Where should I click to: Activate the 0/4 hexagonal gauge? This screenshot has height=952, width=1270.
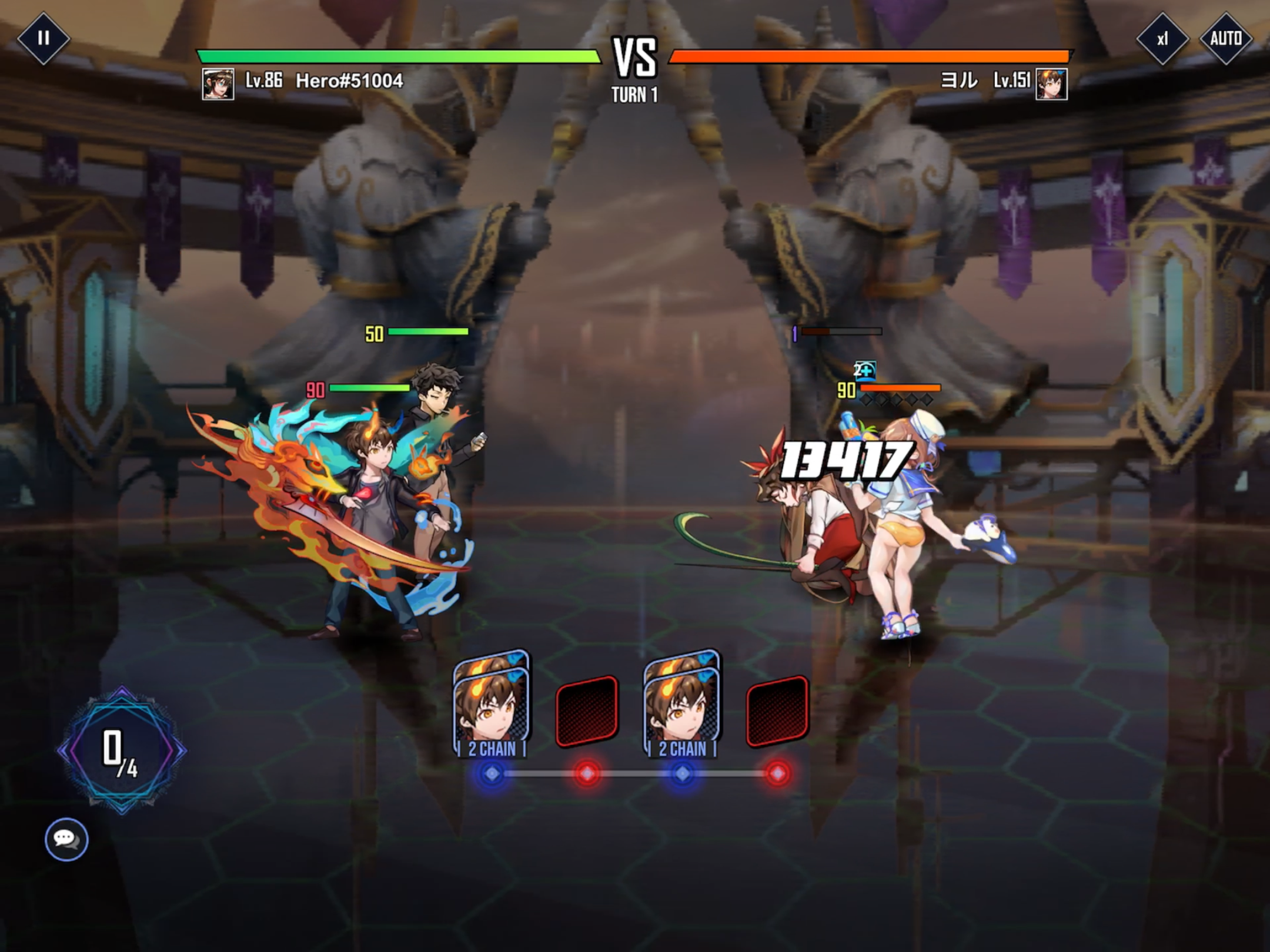point(122,750)
